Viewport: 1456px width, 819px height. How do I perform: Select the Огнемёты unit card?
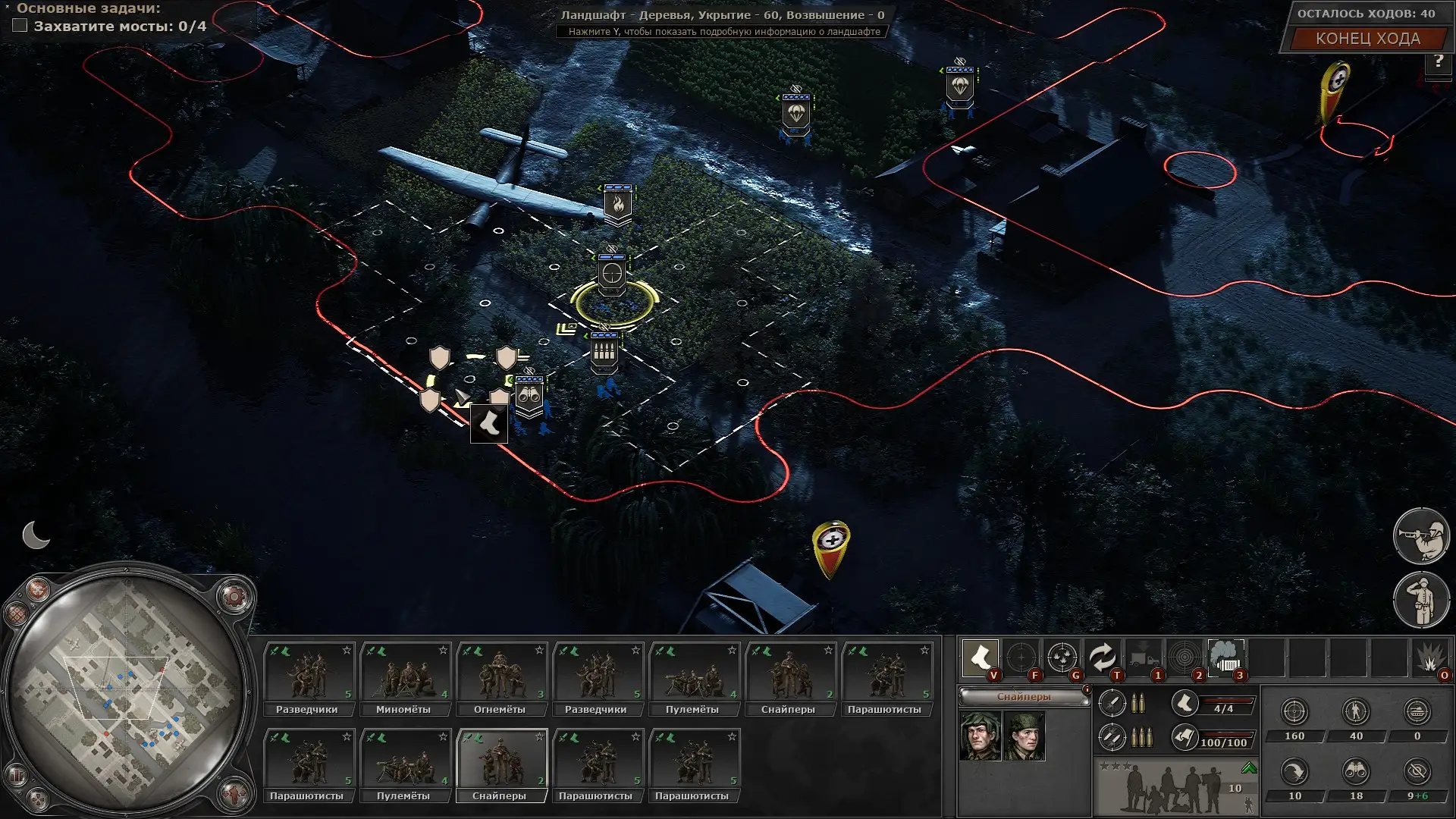click(x=501, y=679)
